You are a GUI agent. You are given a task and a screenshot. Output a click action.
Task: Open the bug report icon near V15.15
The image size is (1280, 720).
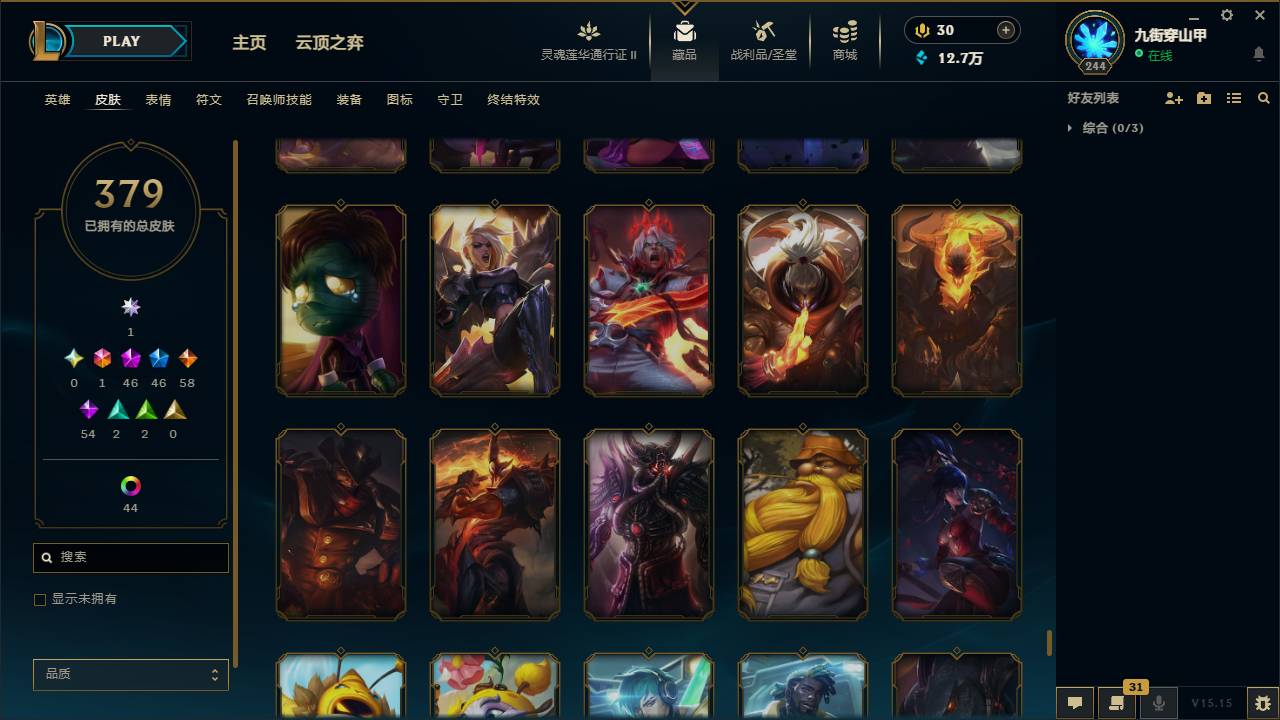click(x=1261, y=703)
